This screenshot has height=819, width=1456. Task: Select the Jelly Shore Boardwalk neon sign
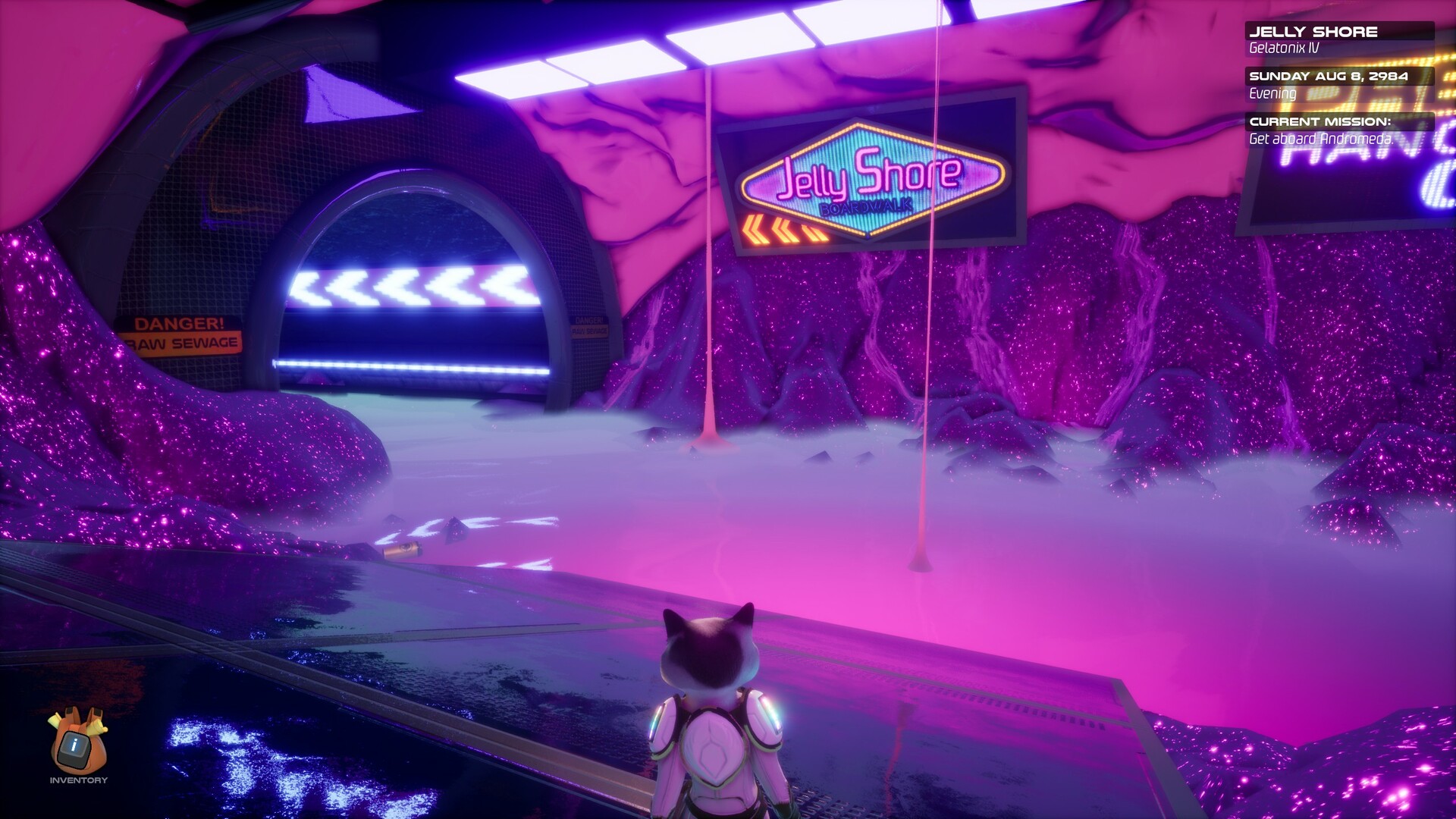pos(869,180)
